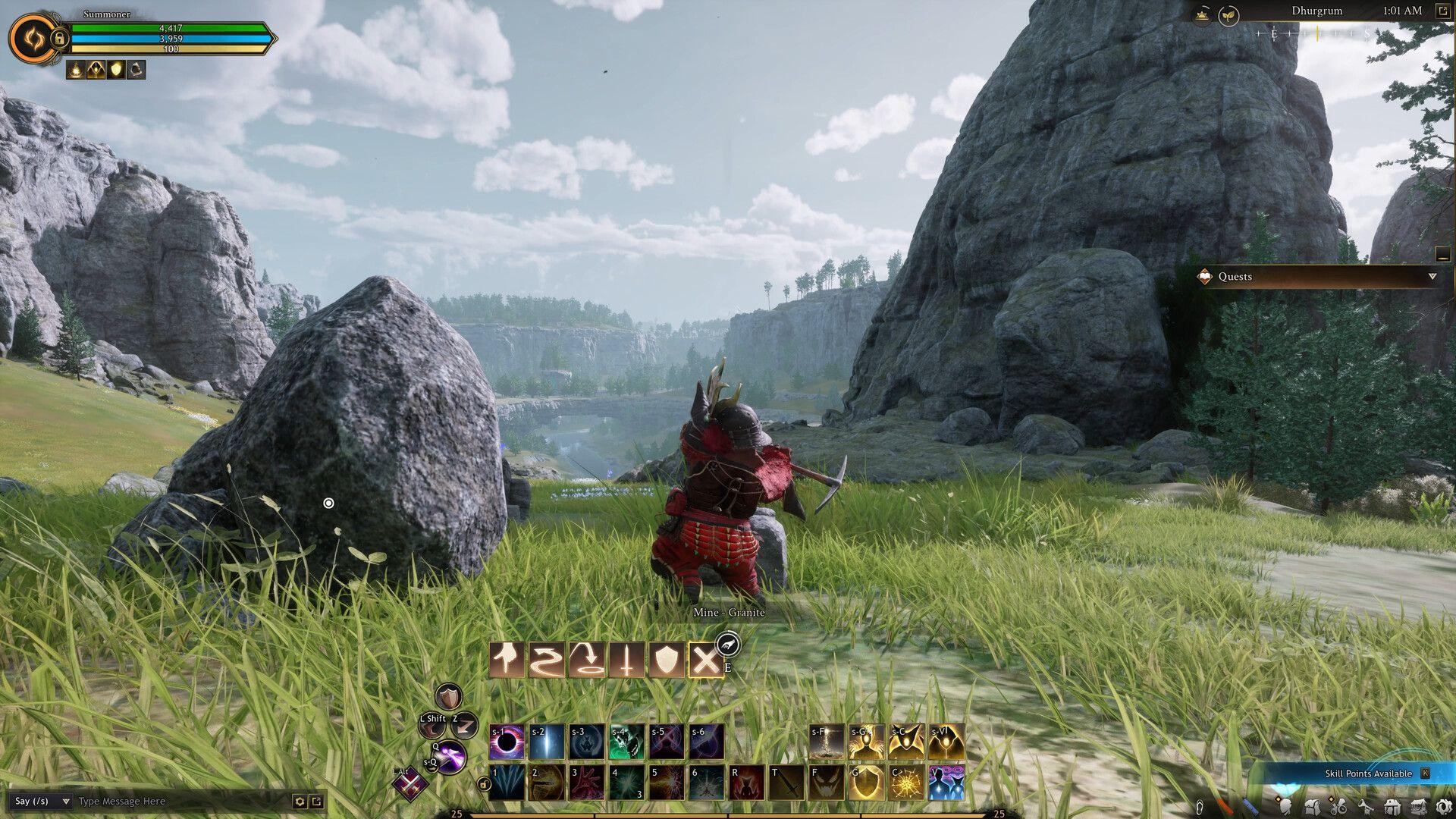Open the settings gear icon in bottom-right corner
Viewport: 1456px width, 819px height.
tap(1444, 805)
